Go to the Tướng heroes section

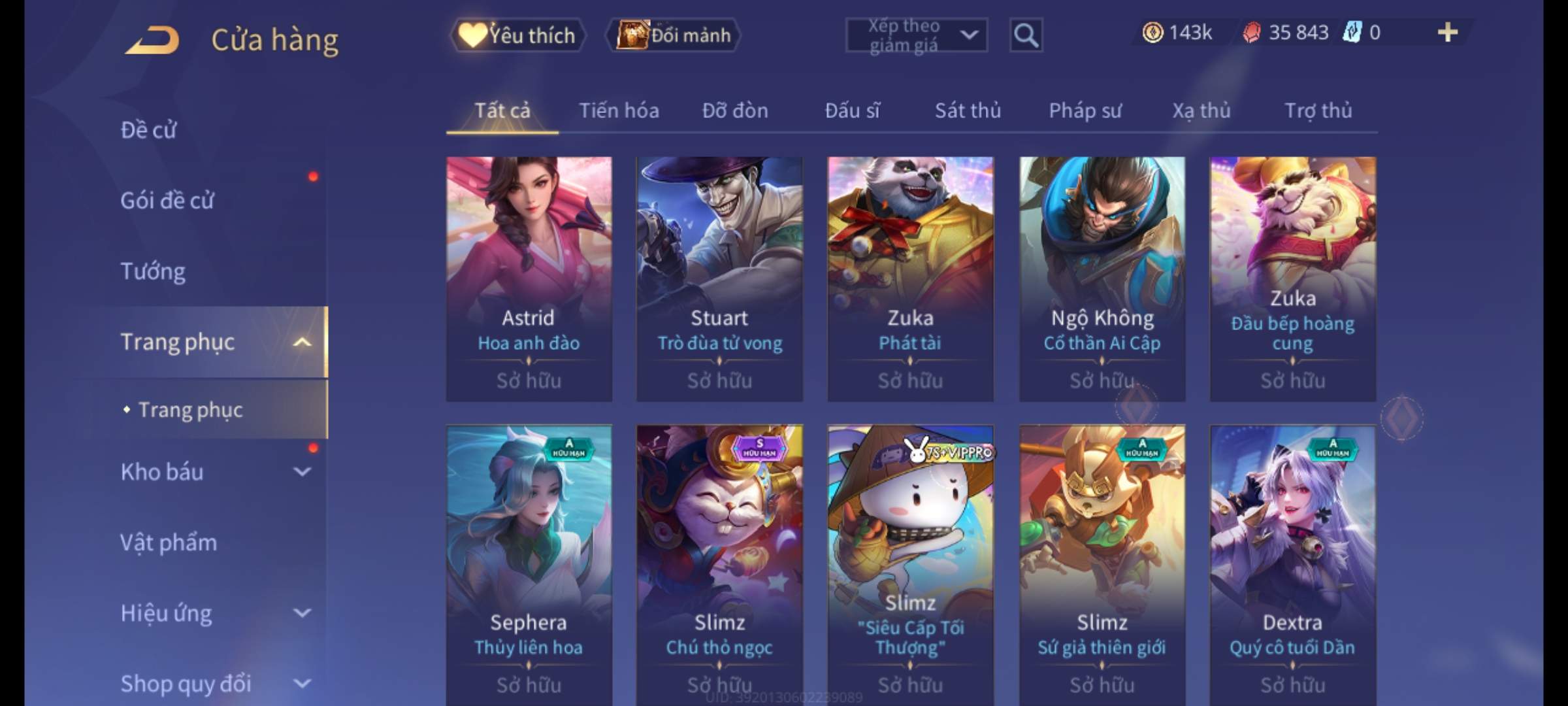pos(153,271)
